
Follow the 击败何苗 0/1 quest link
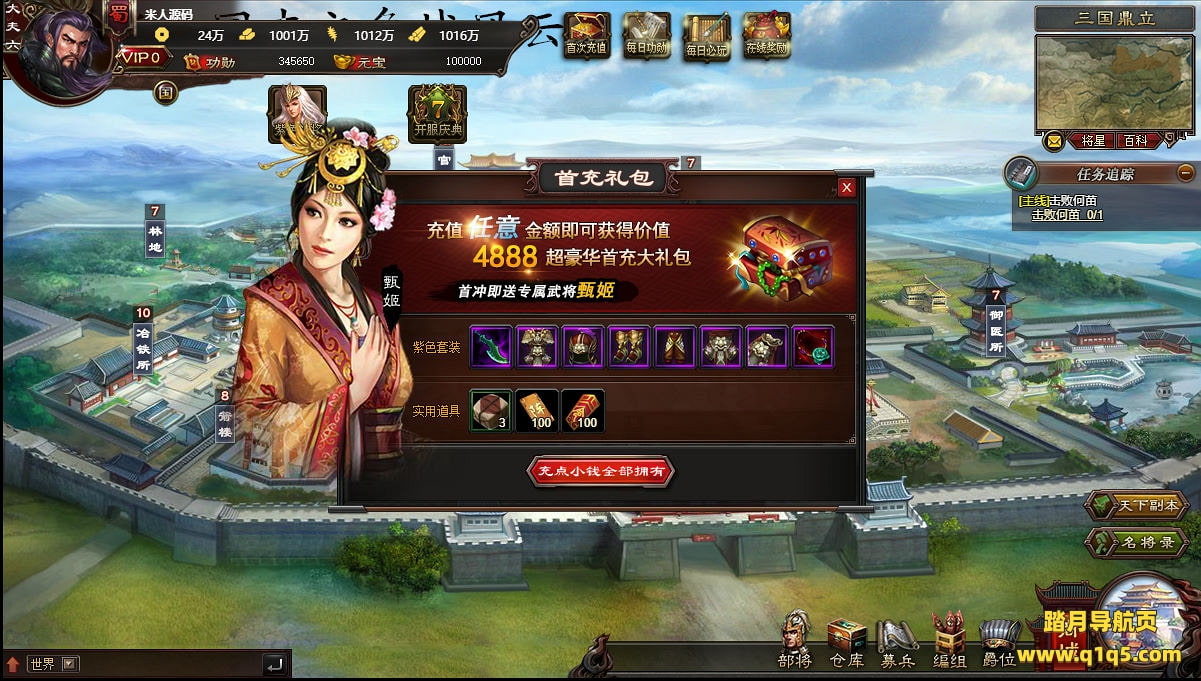(x=1067, y=214)
